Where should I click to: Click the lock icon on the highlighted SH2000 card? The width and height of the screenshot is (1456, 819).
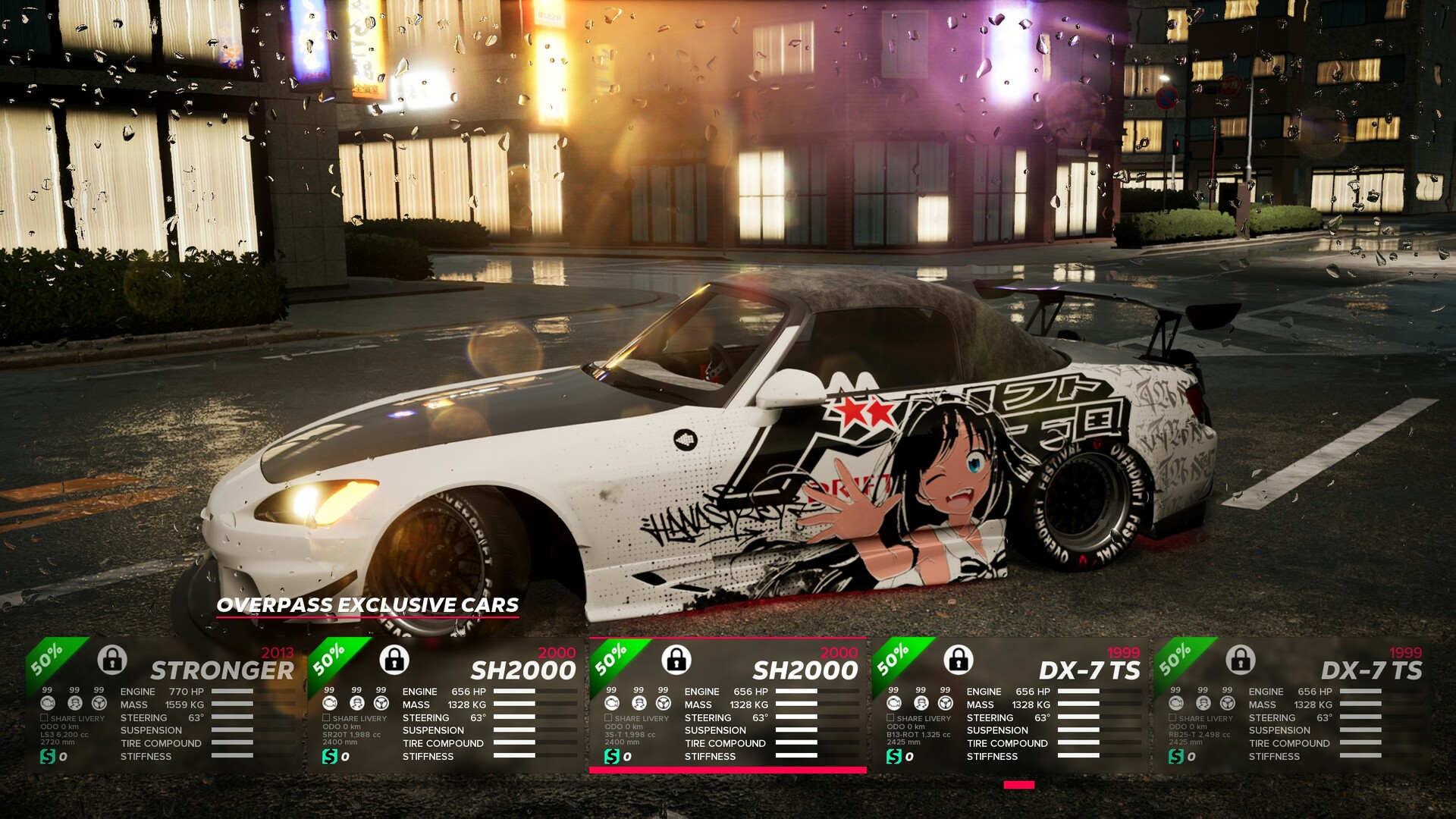tap(676, 662)
